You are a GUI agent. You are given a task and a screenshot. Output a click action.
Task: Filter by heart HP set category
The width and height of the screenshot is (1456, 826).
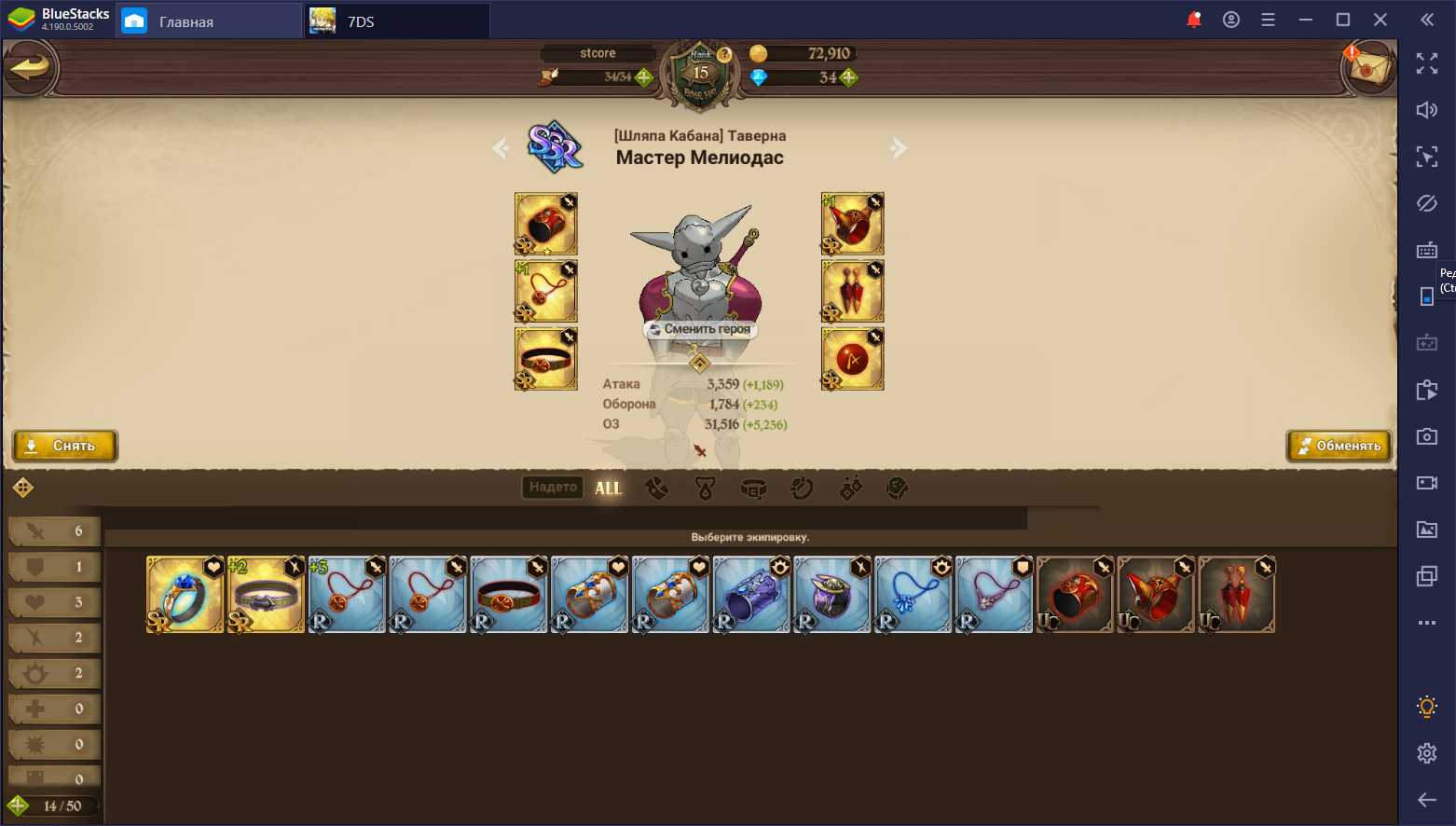(54, 602)
